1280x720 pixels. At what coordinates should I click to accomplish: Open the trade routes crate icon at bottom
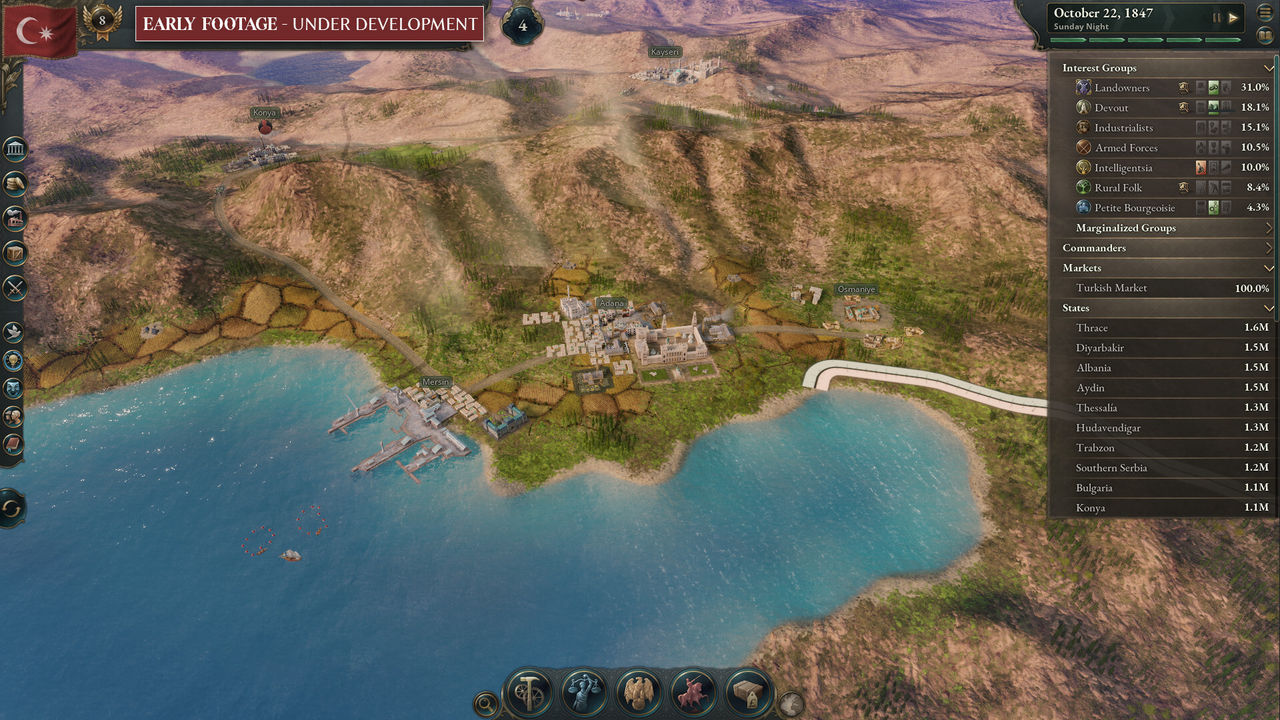748,690
